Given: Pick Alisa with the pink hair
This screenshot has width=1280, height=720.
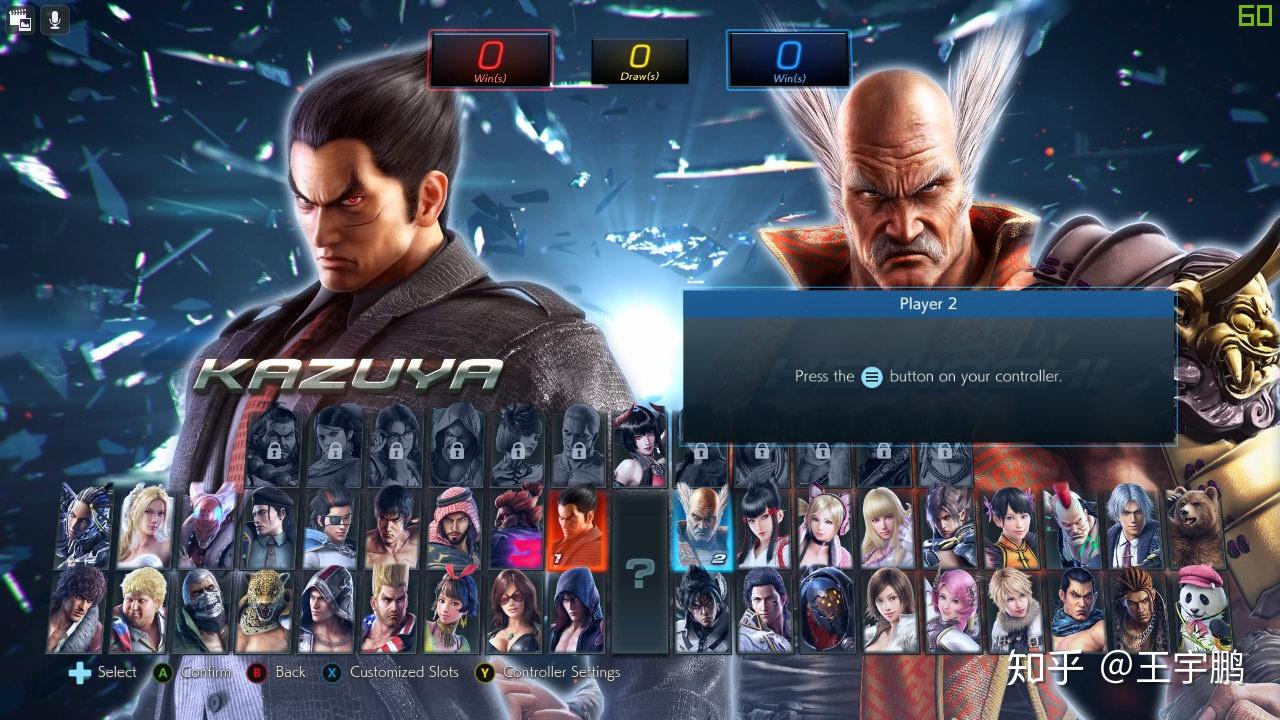Looking at the screenshot, I should coord(950,610).
